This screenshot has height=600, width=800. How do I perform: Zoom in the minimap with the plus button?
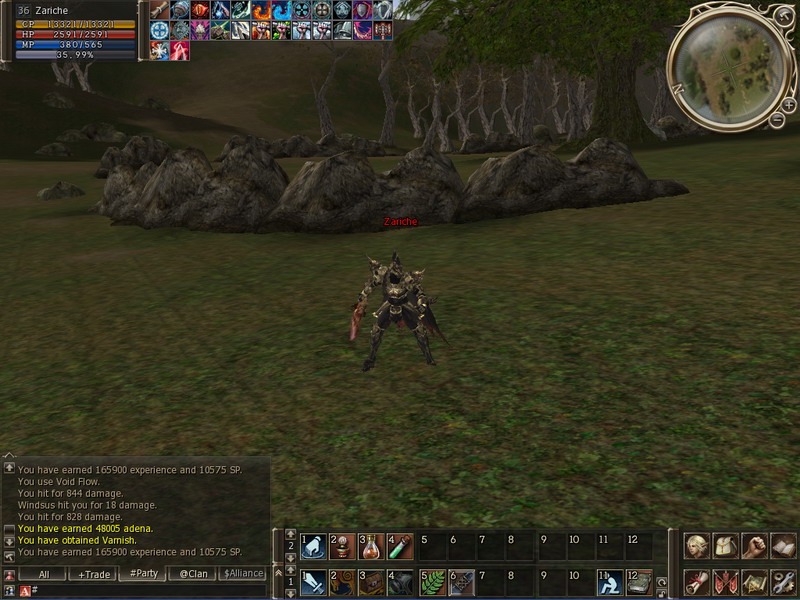pos(789,104)
